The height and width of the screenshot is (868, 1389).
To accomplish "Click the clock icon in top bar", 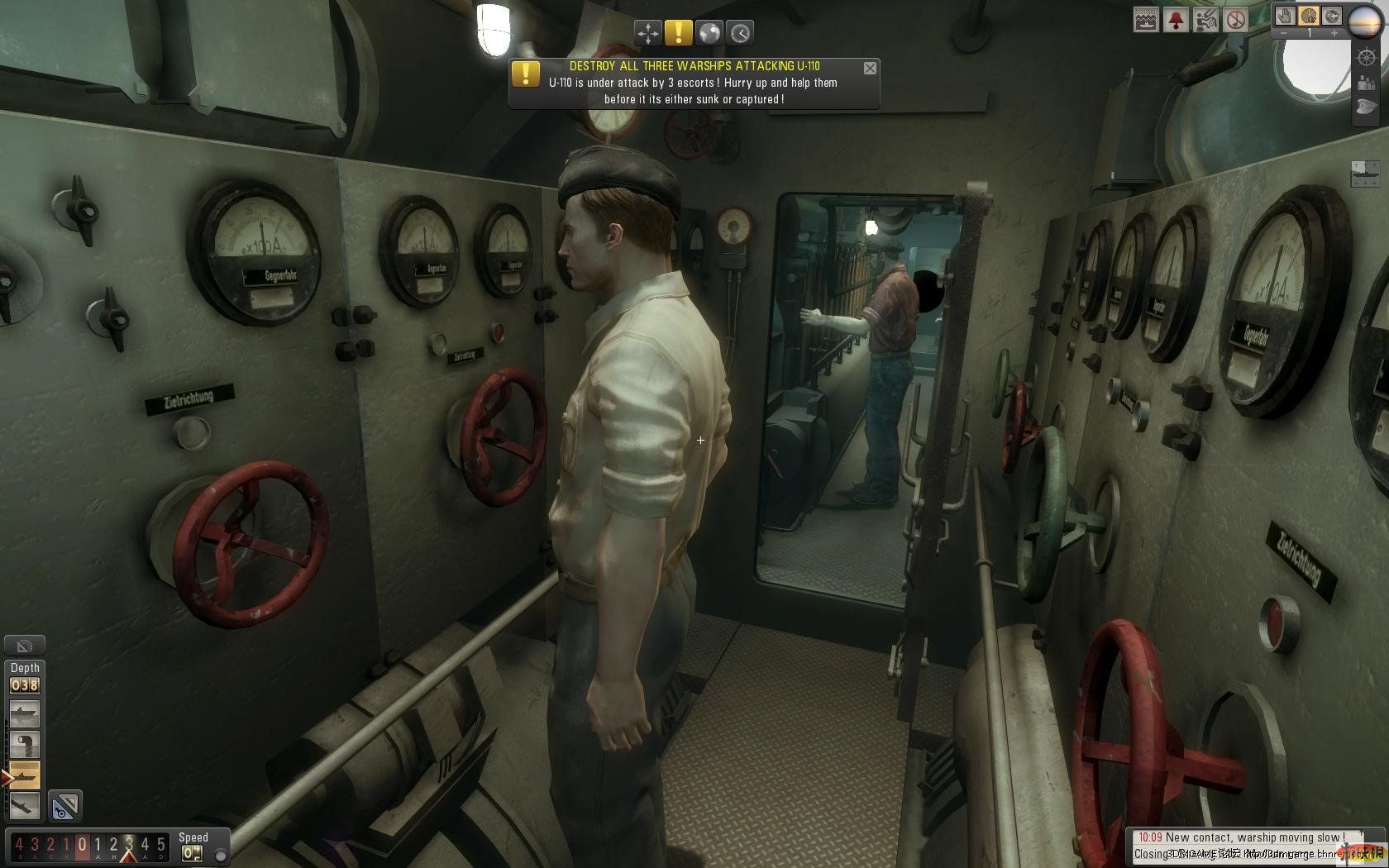I will pyautogui.click(x=740, y=33).
